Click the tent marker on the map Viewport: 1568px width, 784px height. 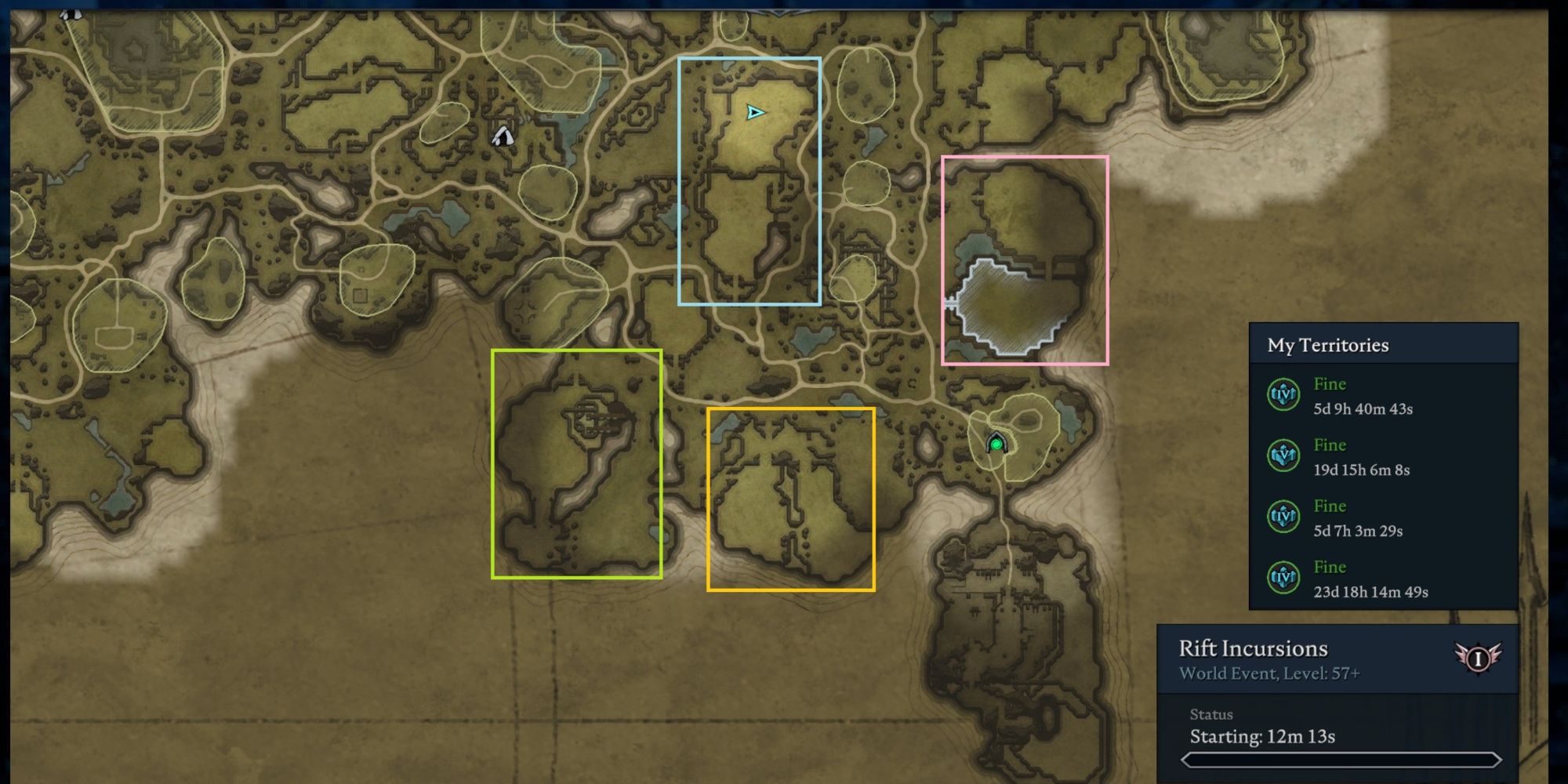pyautogui.click(x=502, y=138)
